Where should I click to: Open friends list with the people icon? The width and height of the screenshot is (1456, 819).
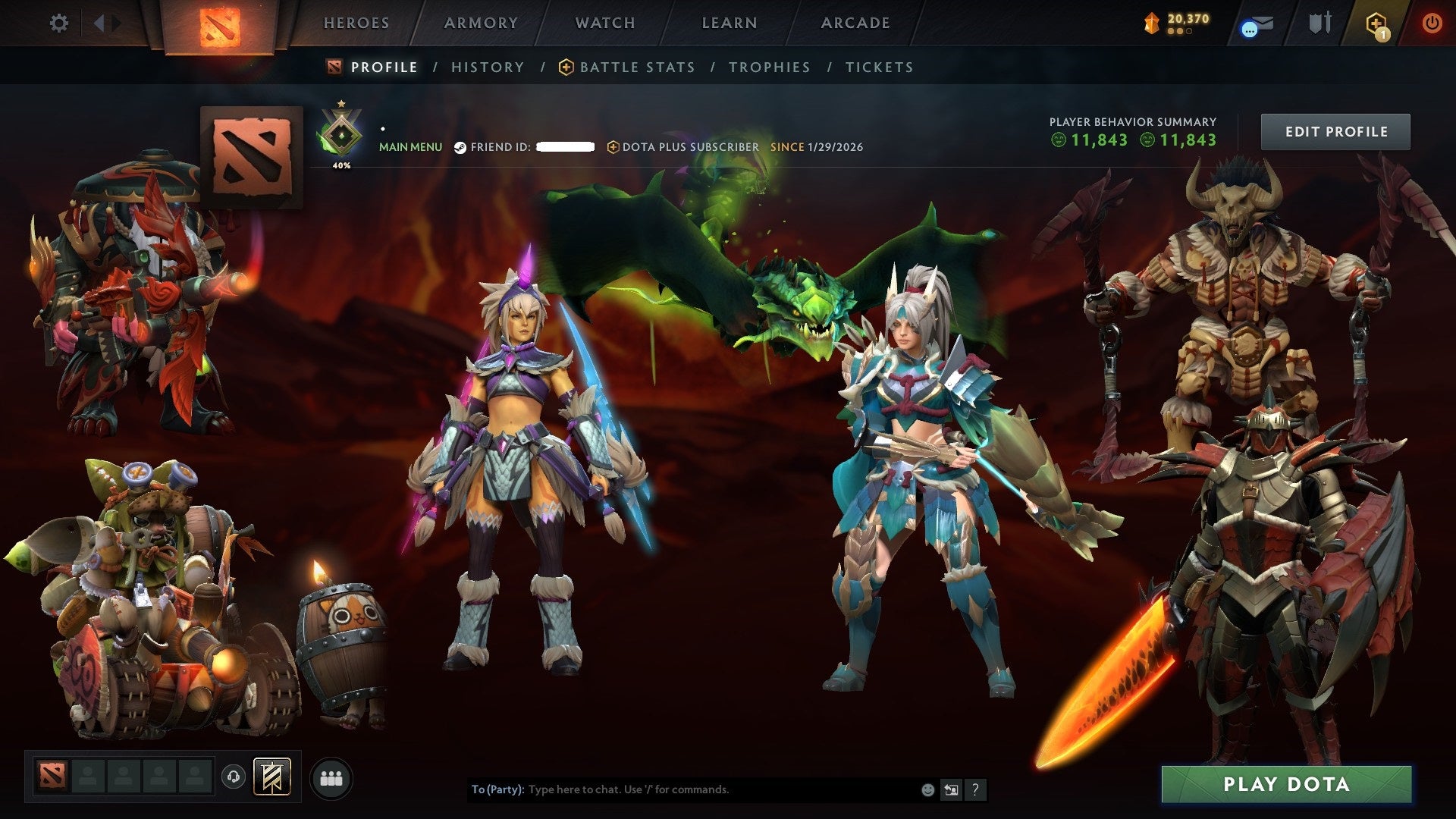[331, 777]
